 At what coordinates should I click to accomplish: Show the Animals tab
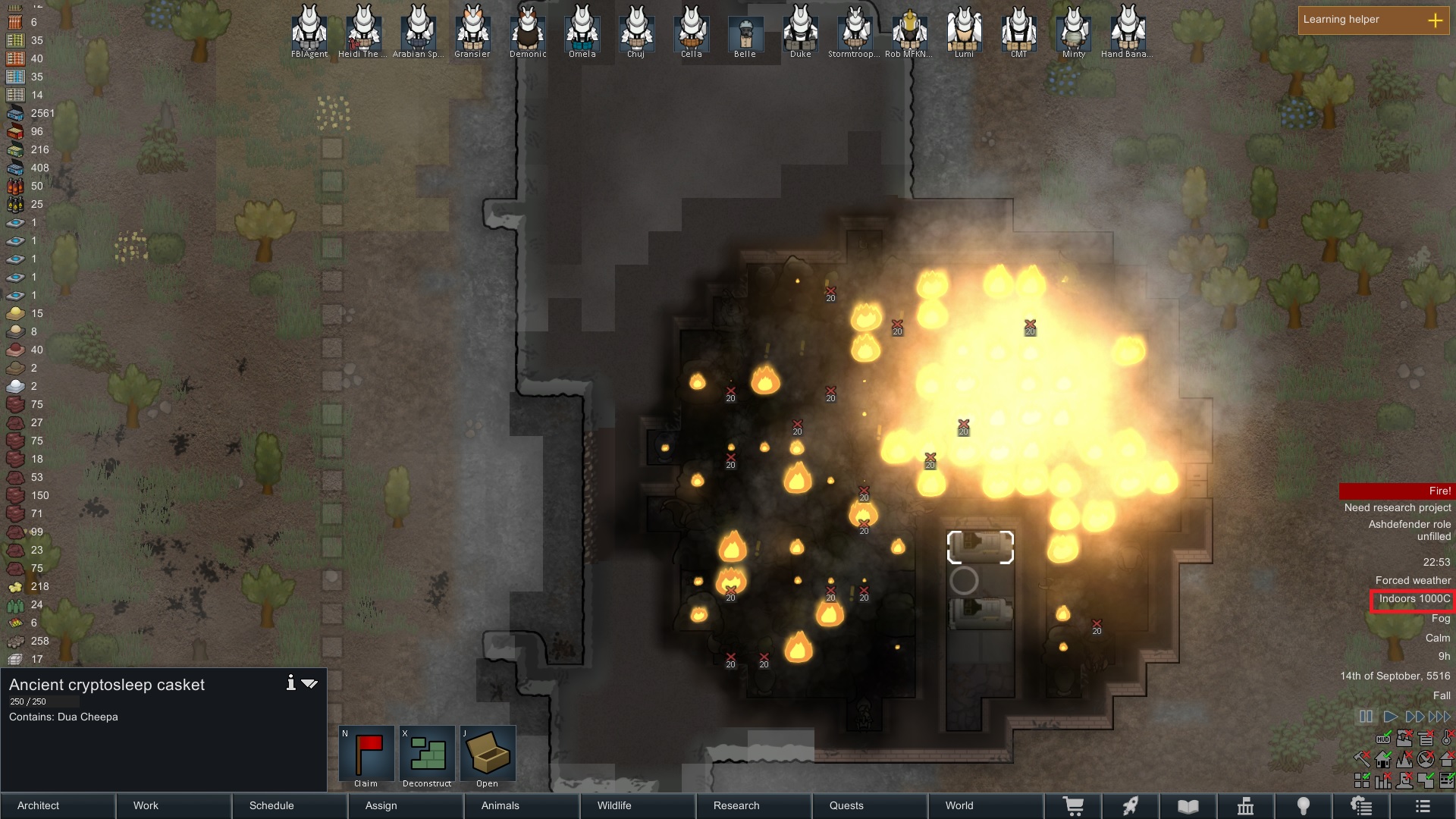500,805
